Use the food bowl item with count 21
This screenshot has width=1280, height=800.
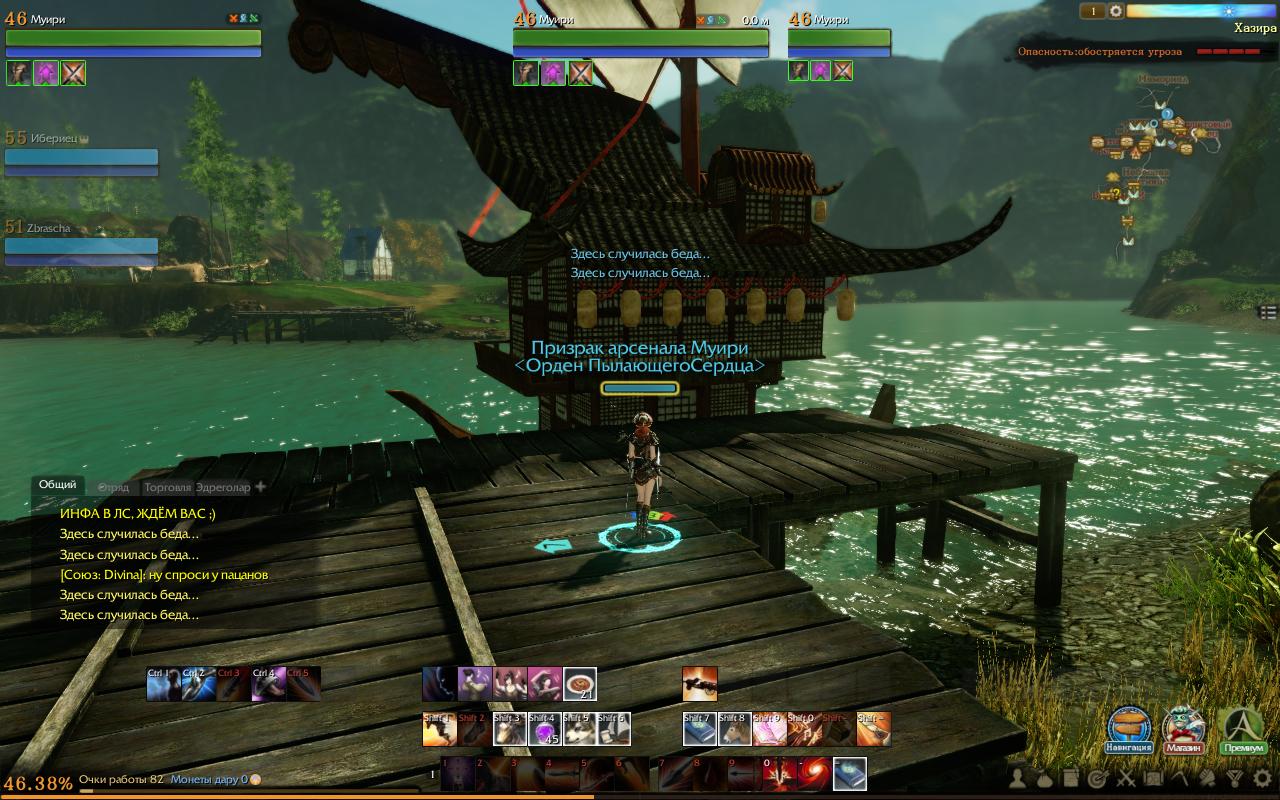580,684
